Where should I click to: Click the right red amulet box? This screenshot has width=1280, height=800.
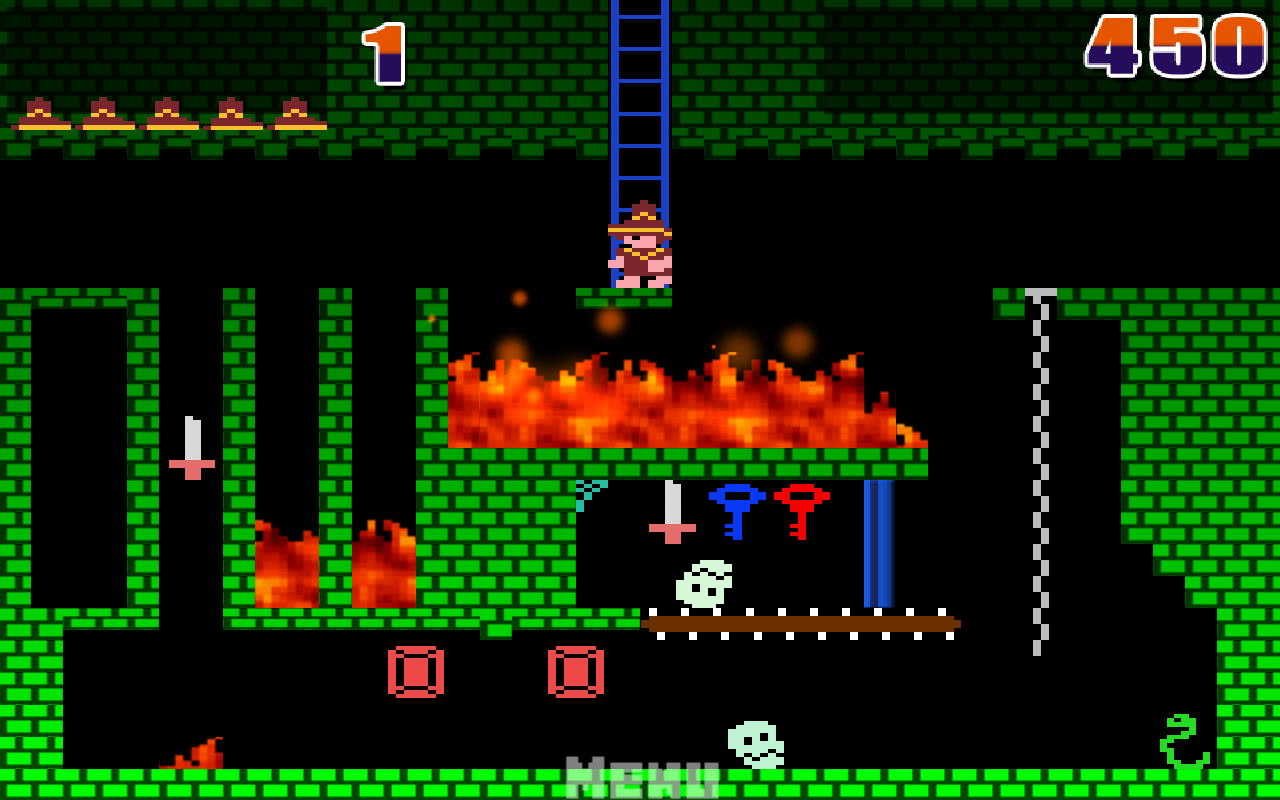coord(575,673)
